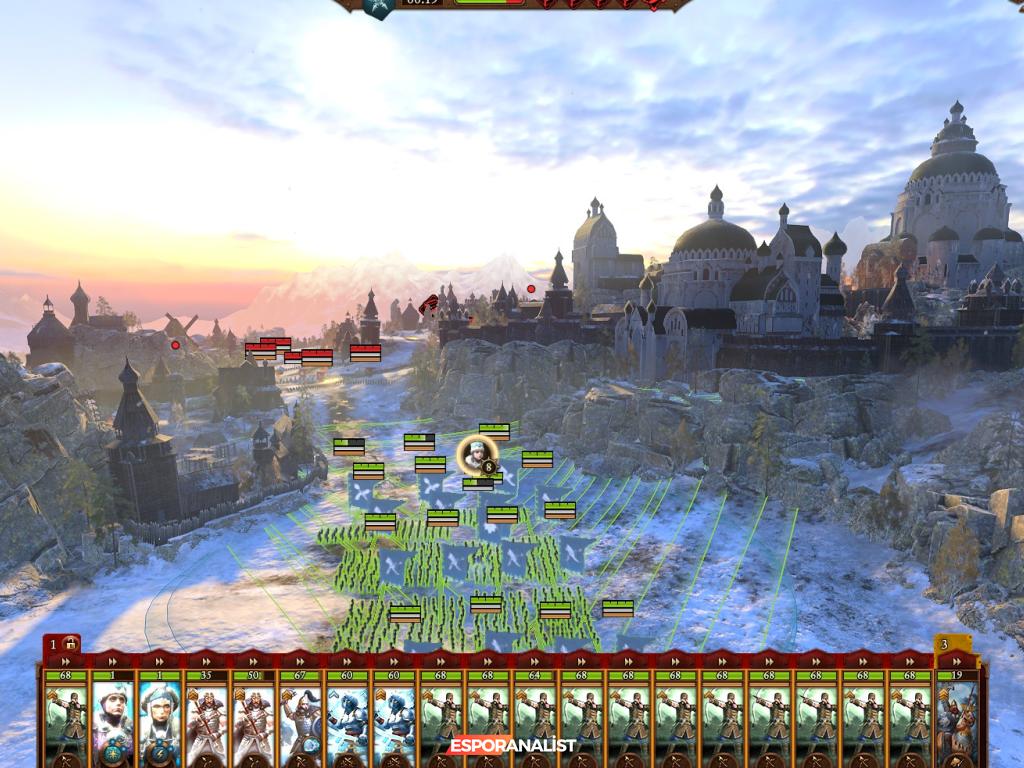Select the hero card with lightning emblem
The width and height of the screenshot is (1024, 768).
point(161,718)
